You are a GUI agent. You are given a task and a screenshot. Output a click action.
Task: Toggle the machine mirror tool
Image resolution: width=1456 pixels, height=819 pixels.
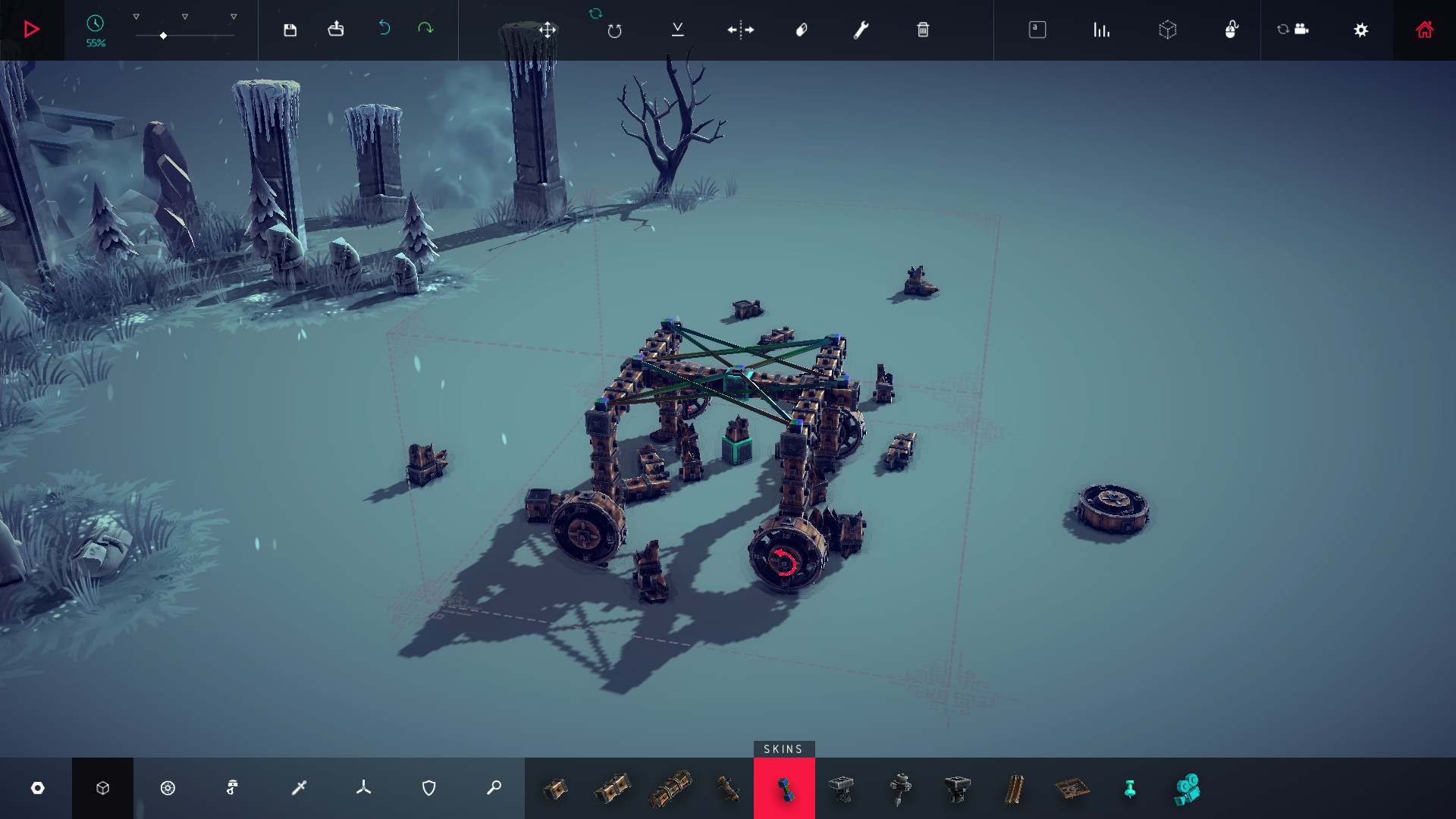[739, 30]
